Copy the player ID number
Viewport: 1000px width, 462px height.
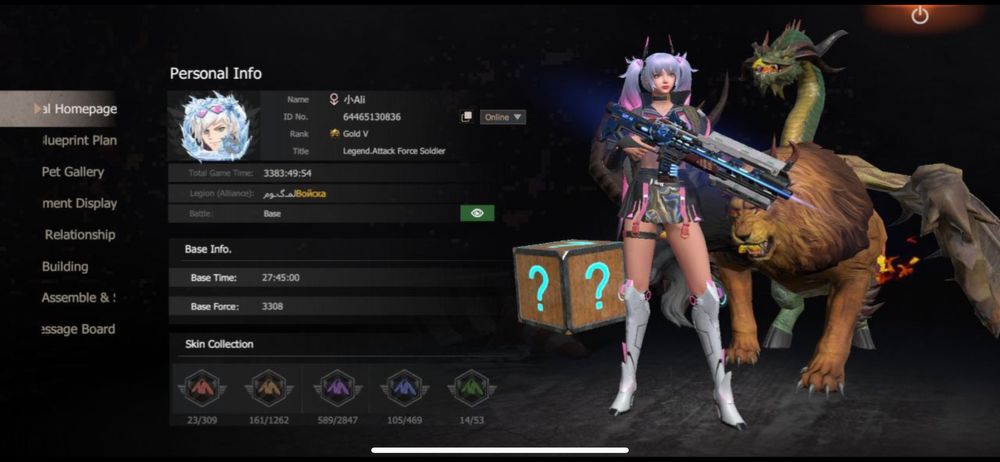(x=467, y=117)
